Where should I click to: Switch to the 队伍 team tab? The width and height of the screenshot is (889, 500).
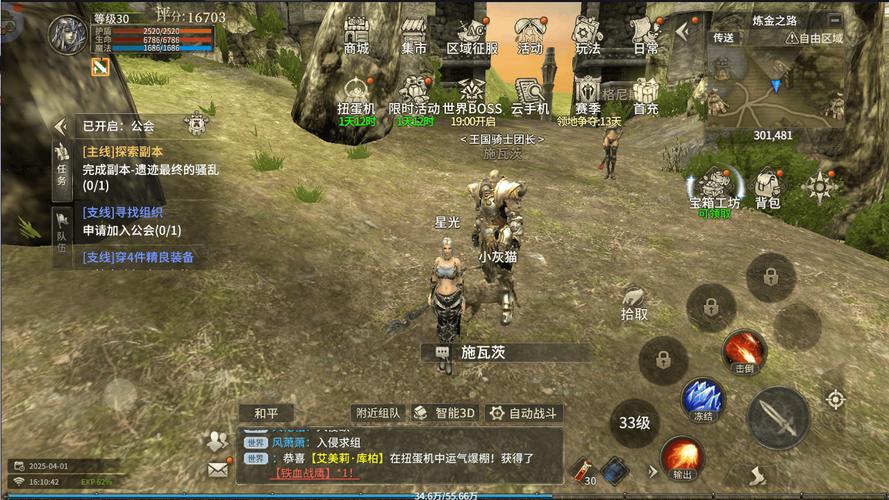coord(62,236)
